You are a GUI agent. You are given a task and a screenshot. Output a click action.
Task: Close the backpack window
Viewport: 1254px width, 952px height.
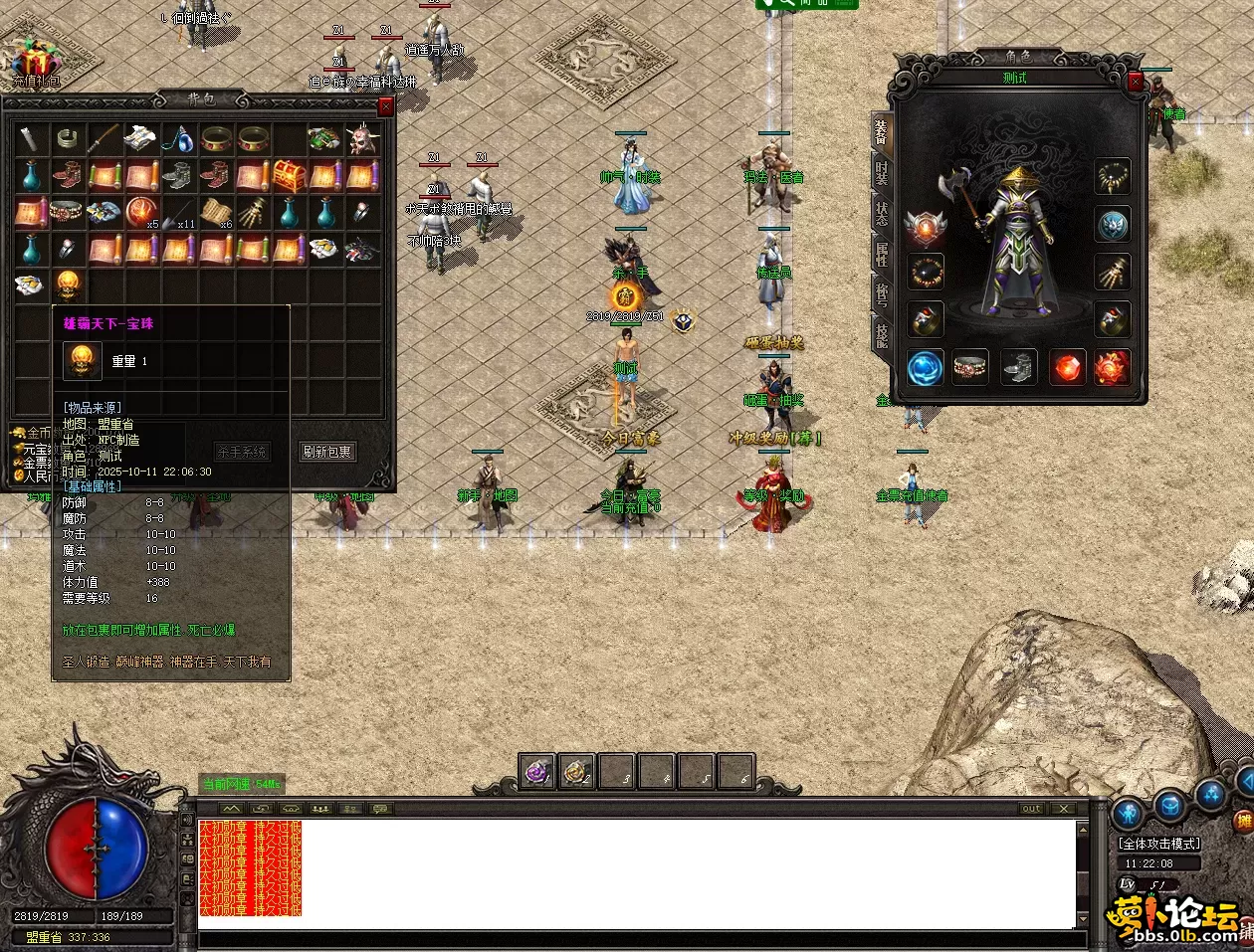pos(386,107)
